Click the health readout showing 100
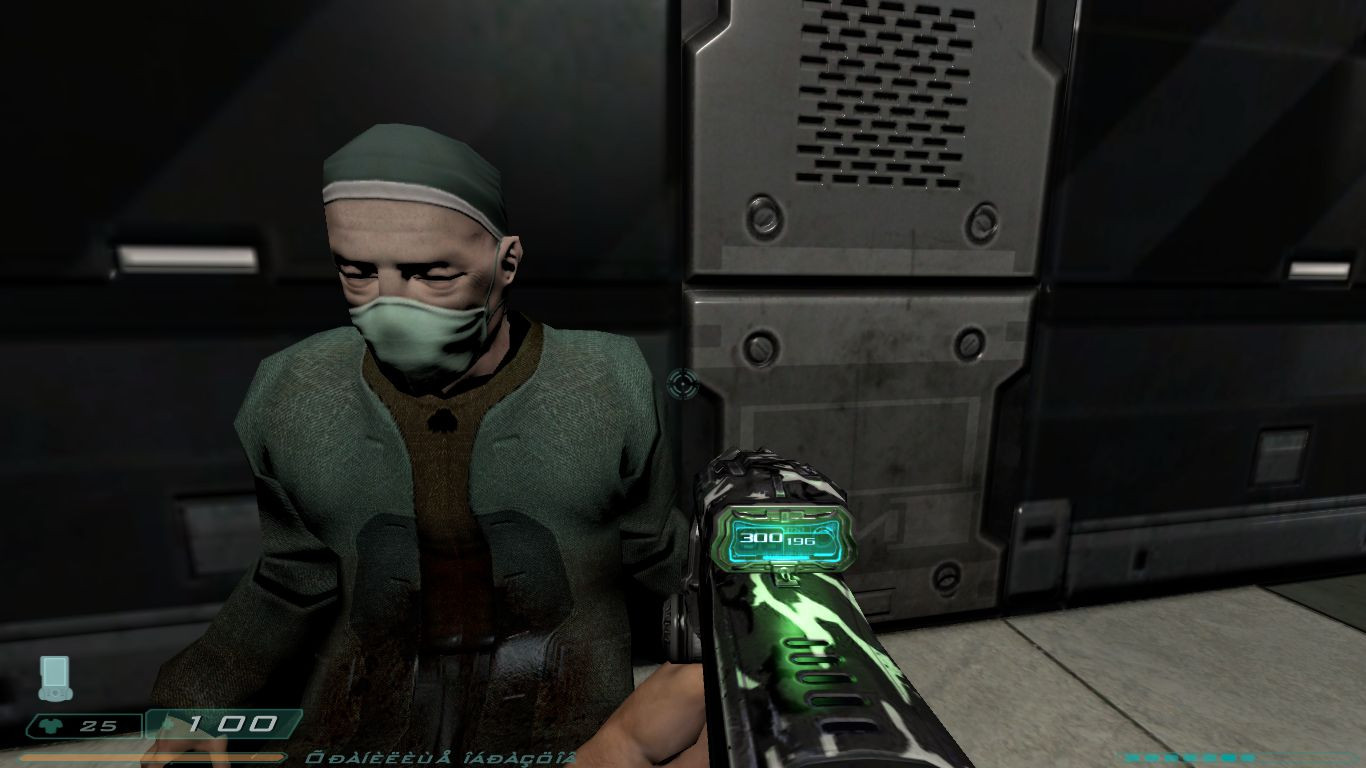Screen dimensions: 1366x768 [x=231, y=722]
